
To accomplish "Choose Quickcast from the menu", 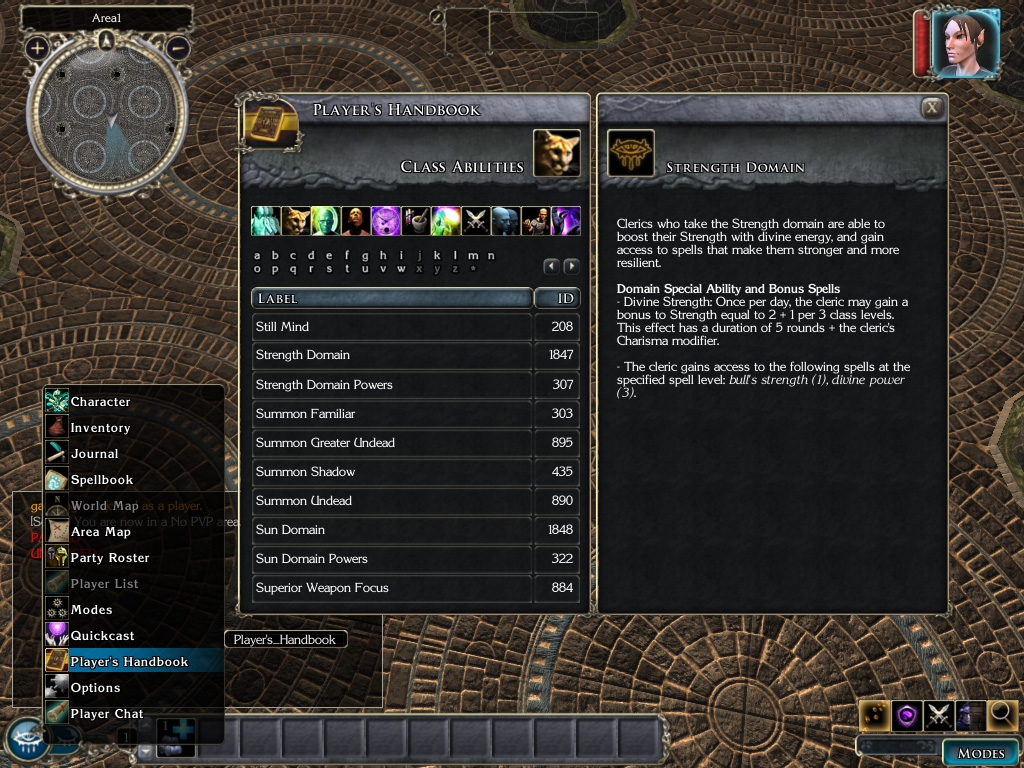I will pos(102,636).
